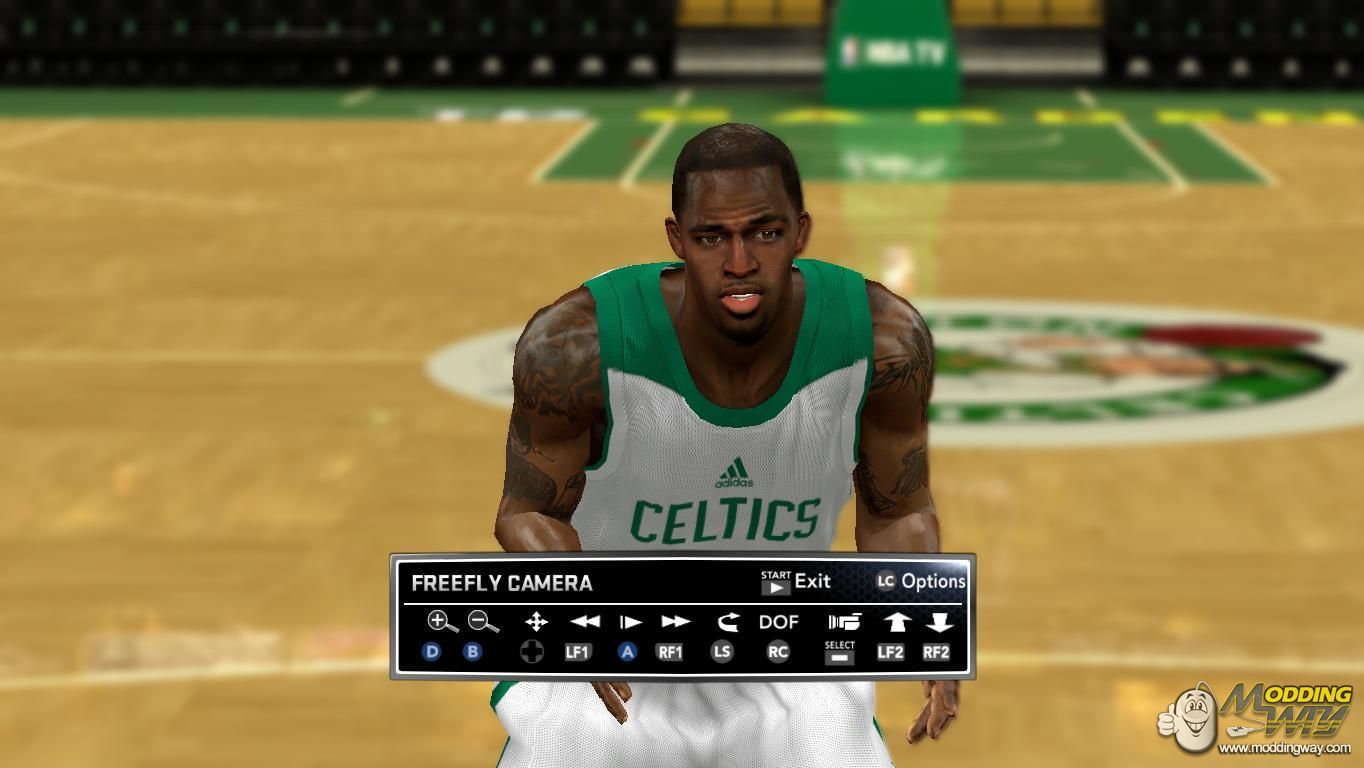The image size is (1364, 768).
Task: Activate the curved rotate camera arrow
Action: [727, 622]
